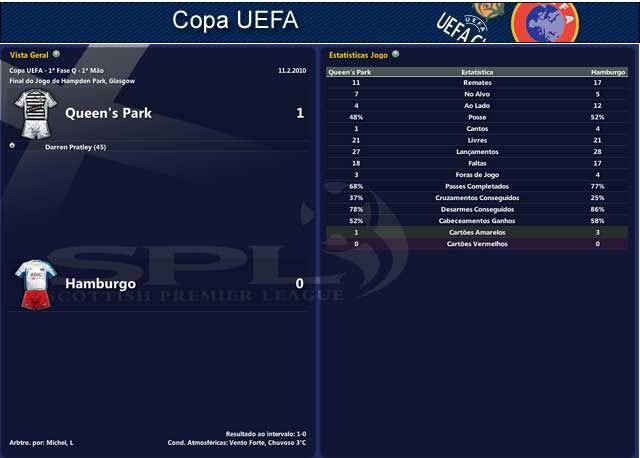Open the Queen's Park team name link
The height and width of the screenshot is (458, 640).
click(108, 113)
